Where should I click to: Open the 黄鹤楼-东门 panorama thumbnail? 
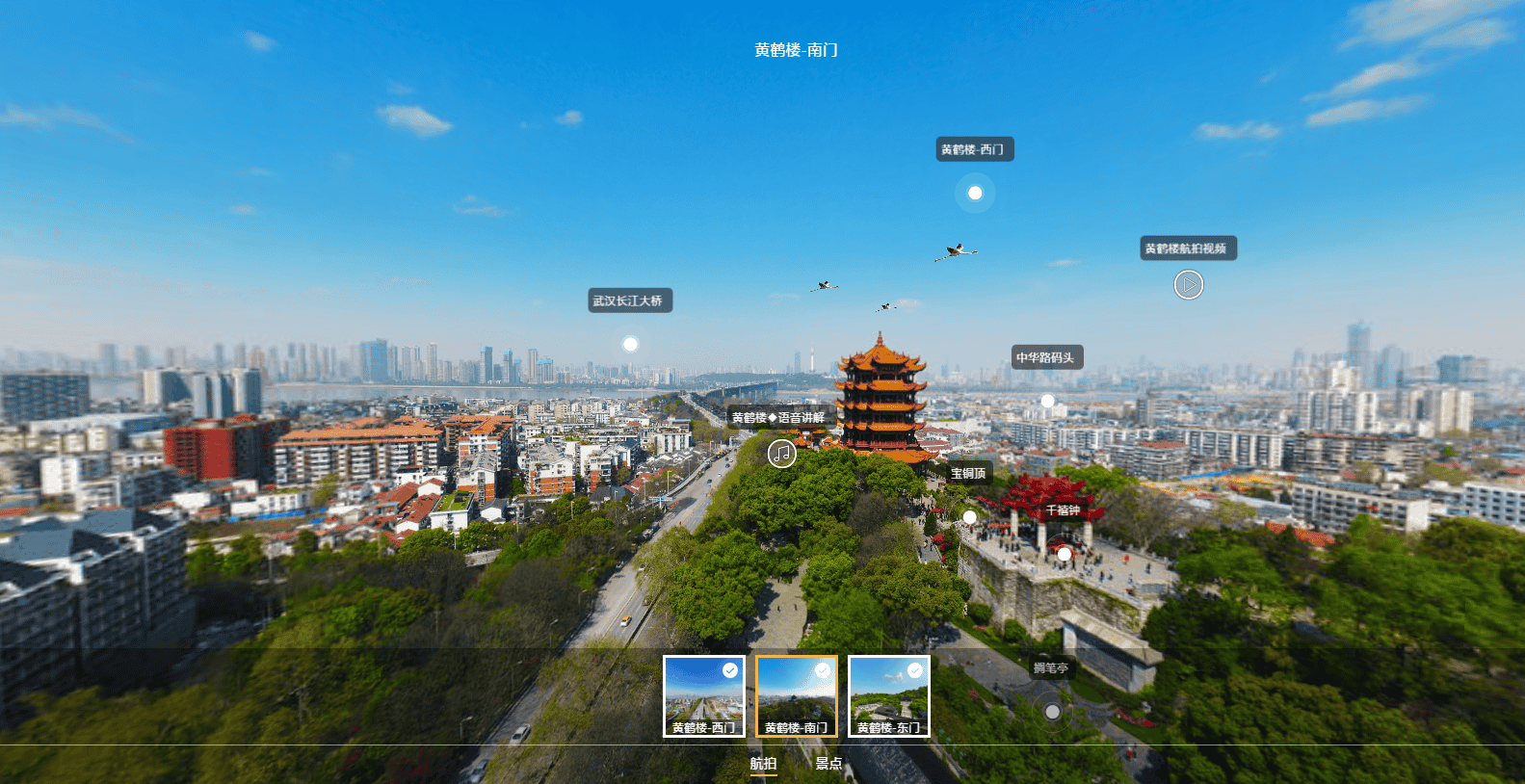coord(887,695)
